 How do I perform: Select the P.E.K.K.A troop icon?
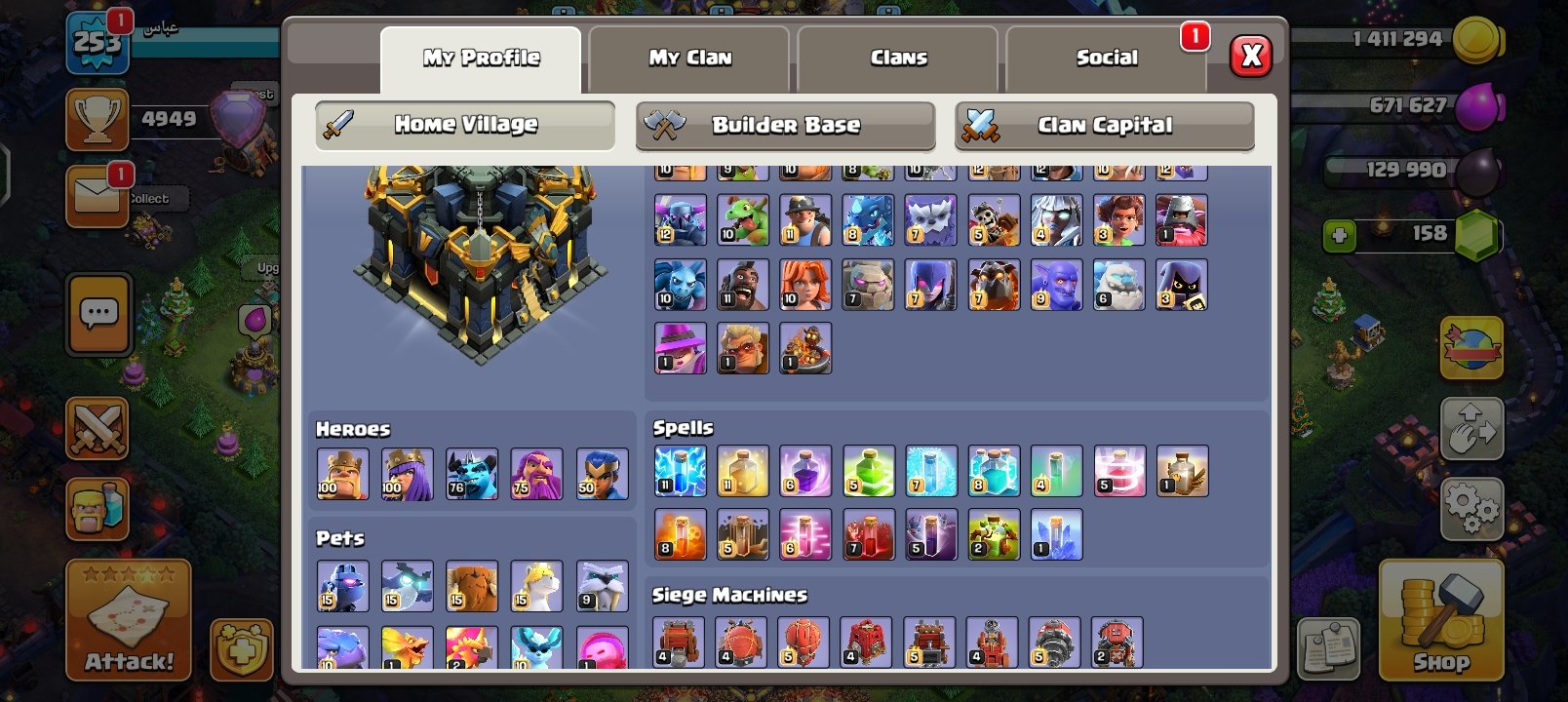point(680,220)
